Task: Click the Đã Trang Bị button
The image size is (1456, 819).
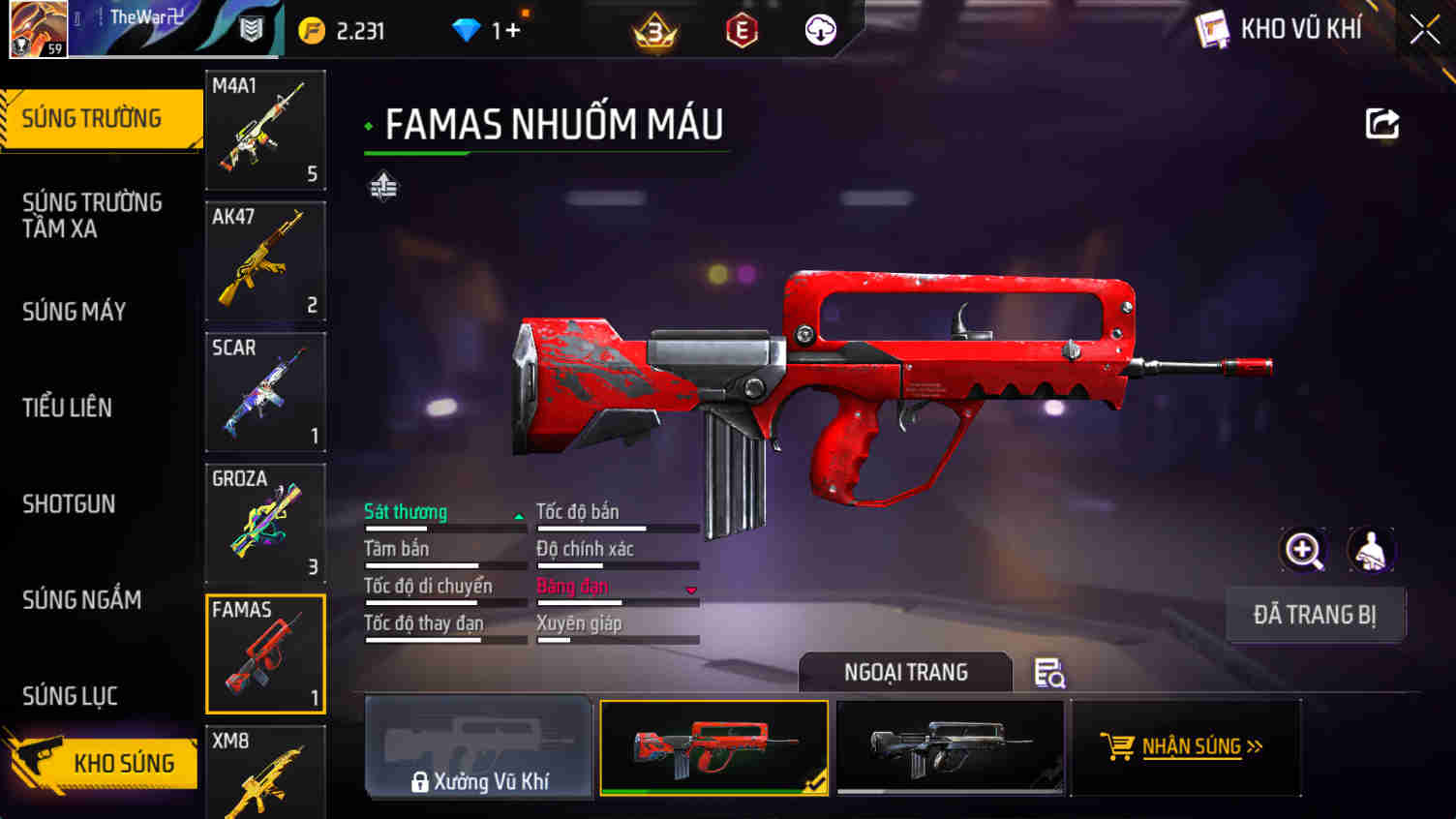Action: coord(1315,615)
